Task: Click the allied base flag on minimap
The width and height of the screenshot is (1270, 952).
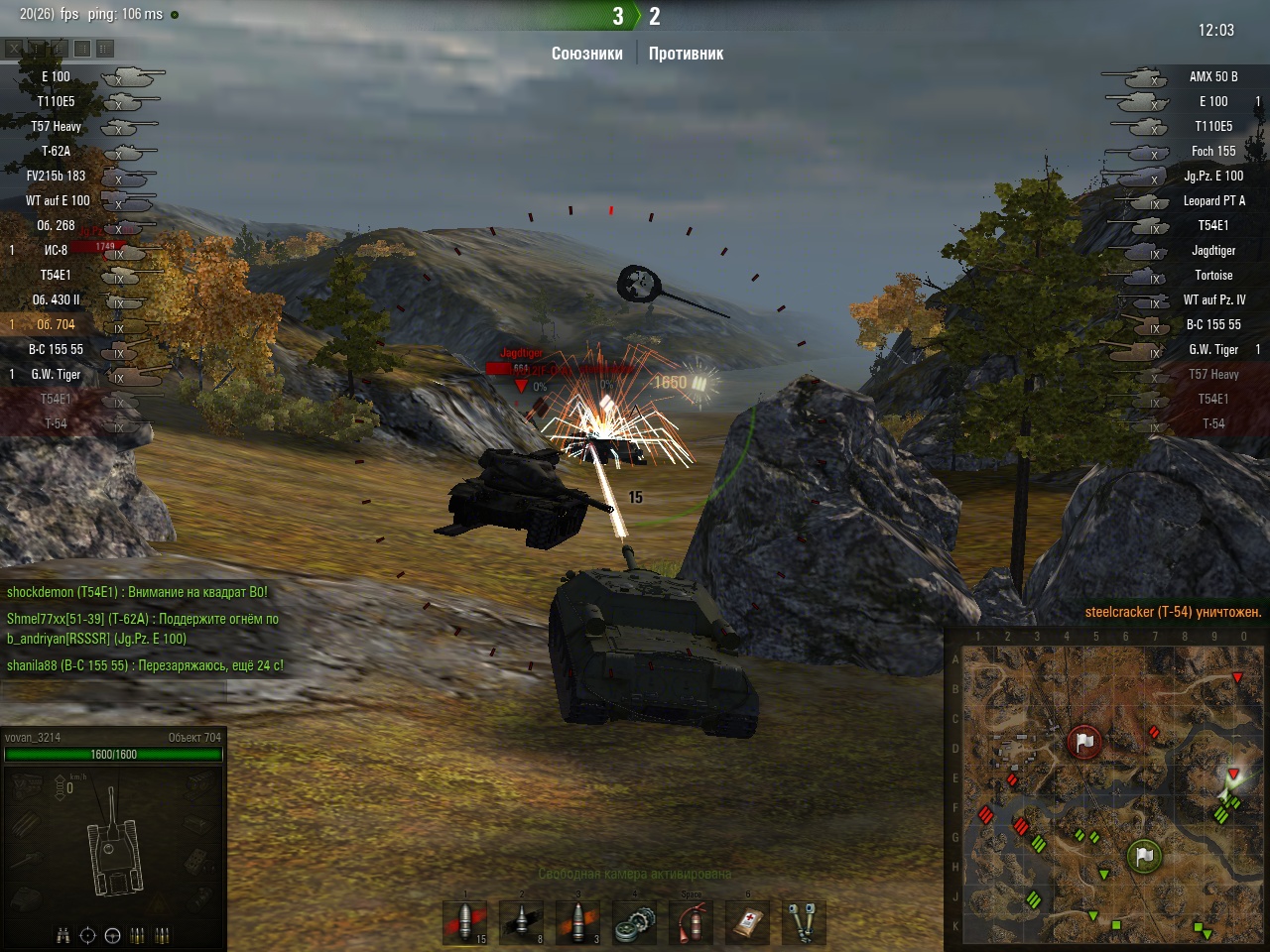Action: pyautogui.click(x=1144, y=854)
